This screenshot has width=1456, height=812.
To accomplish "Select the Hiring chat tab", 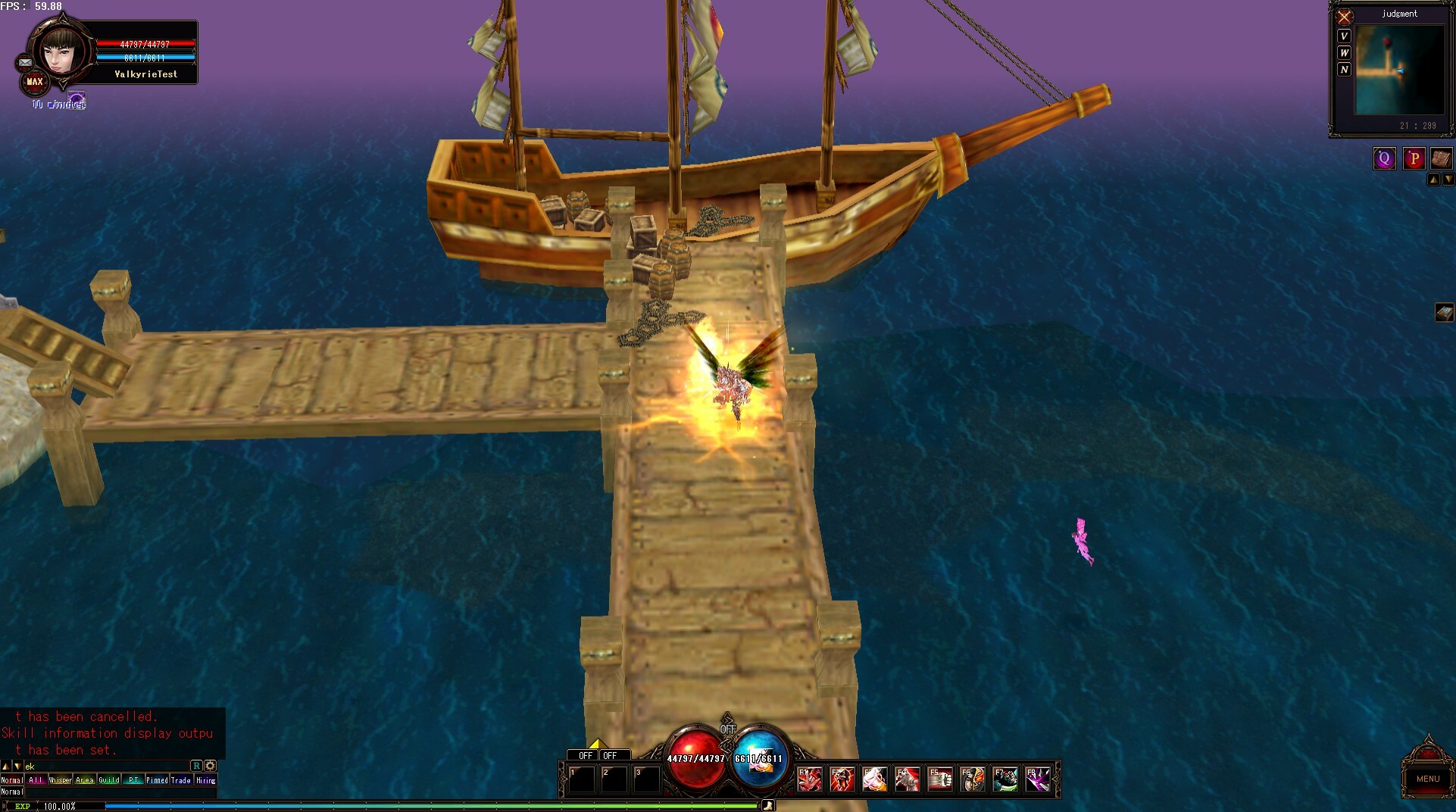I will (206, 780).
